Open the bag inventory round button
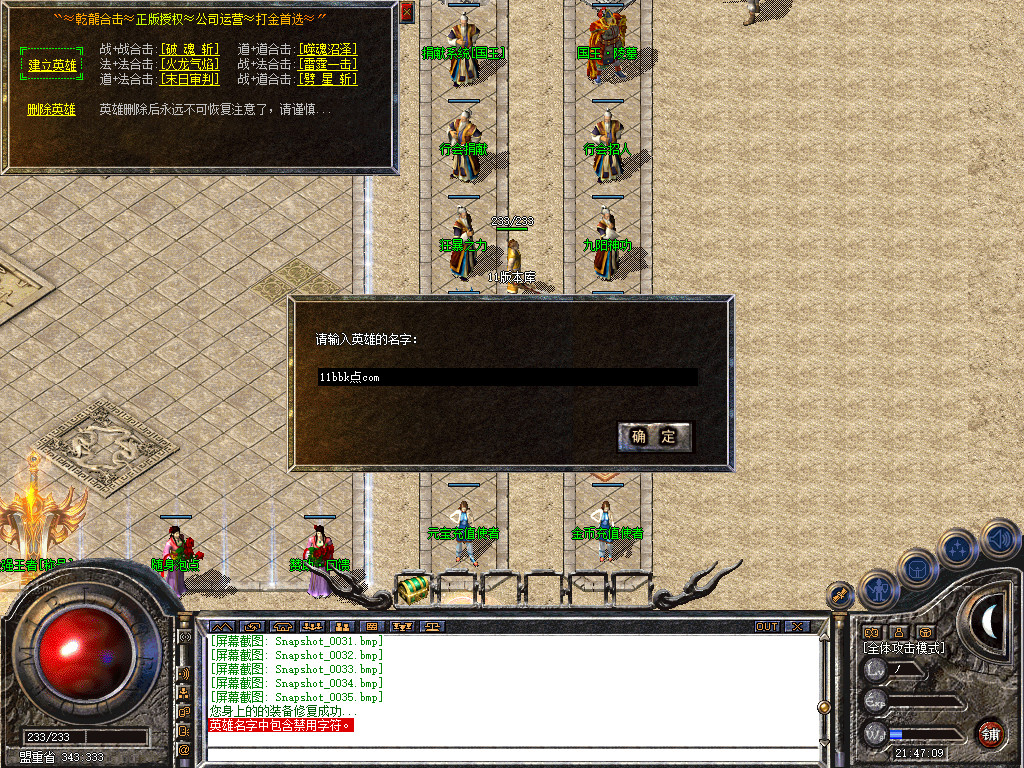The height and width of the screenshot is (768, 1024). [917, 568]
